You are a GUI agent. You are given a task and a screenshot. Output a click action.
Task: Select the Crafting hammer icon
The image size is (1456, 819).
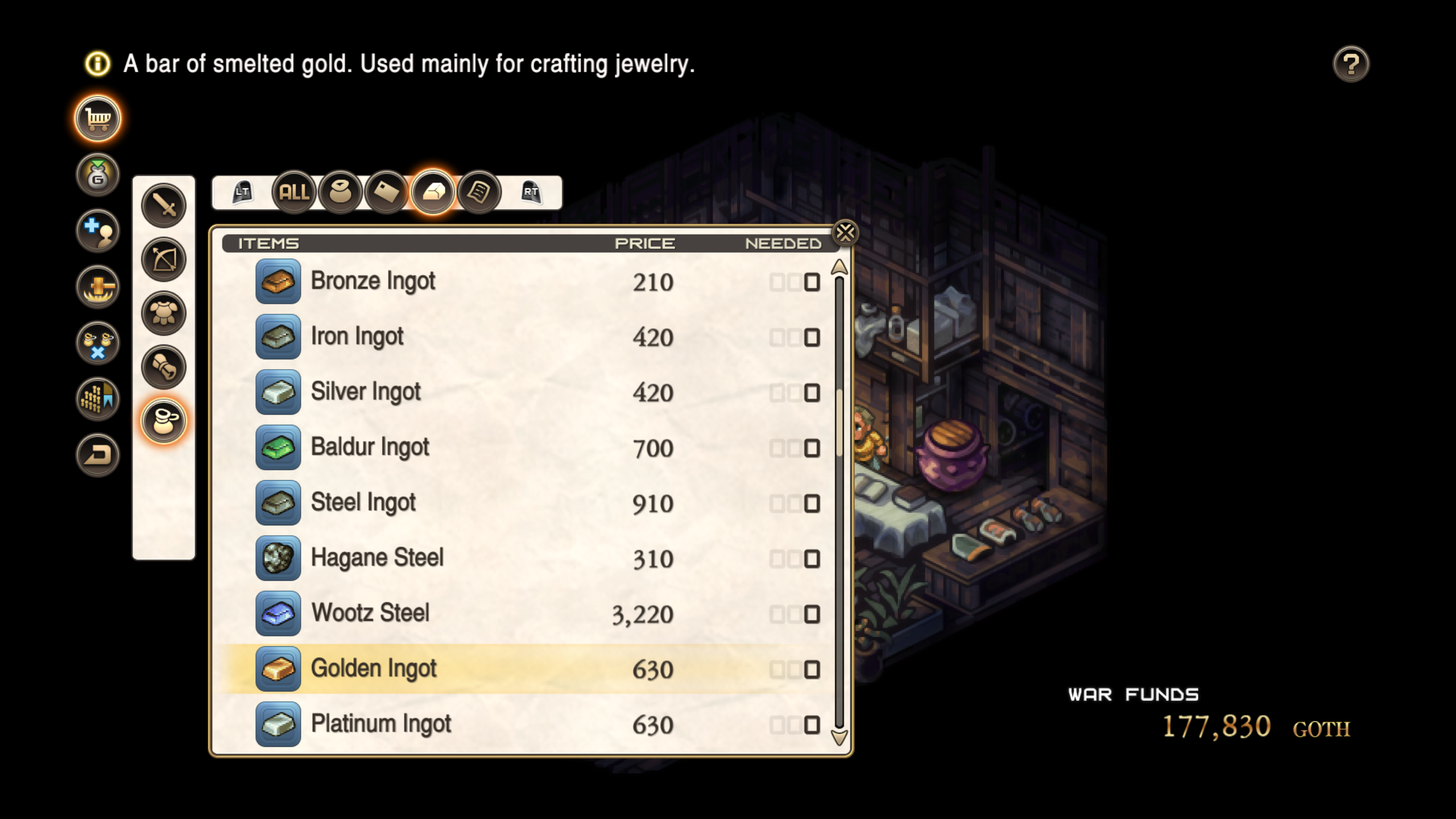click(97, 287)
